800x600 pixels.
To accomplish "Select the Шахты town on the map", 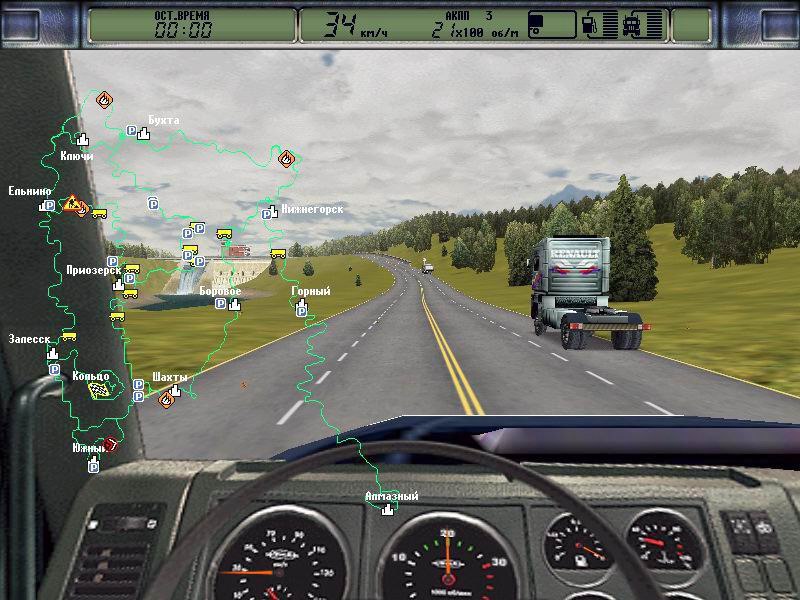I will (x=170, y=377).
